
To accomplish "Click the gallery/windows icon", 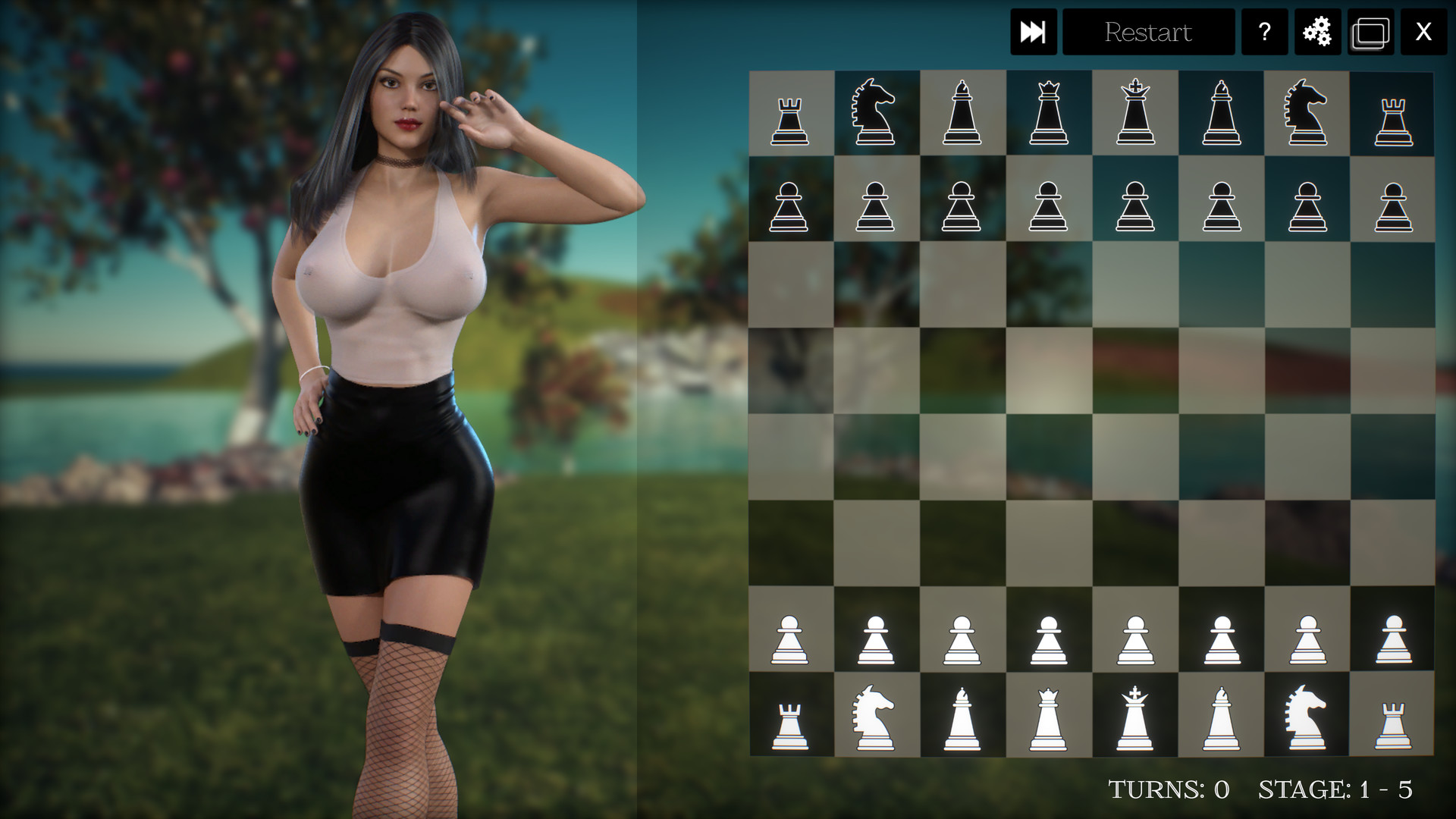I will tap(1370, 32).
